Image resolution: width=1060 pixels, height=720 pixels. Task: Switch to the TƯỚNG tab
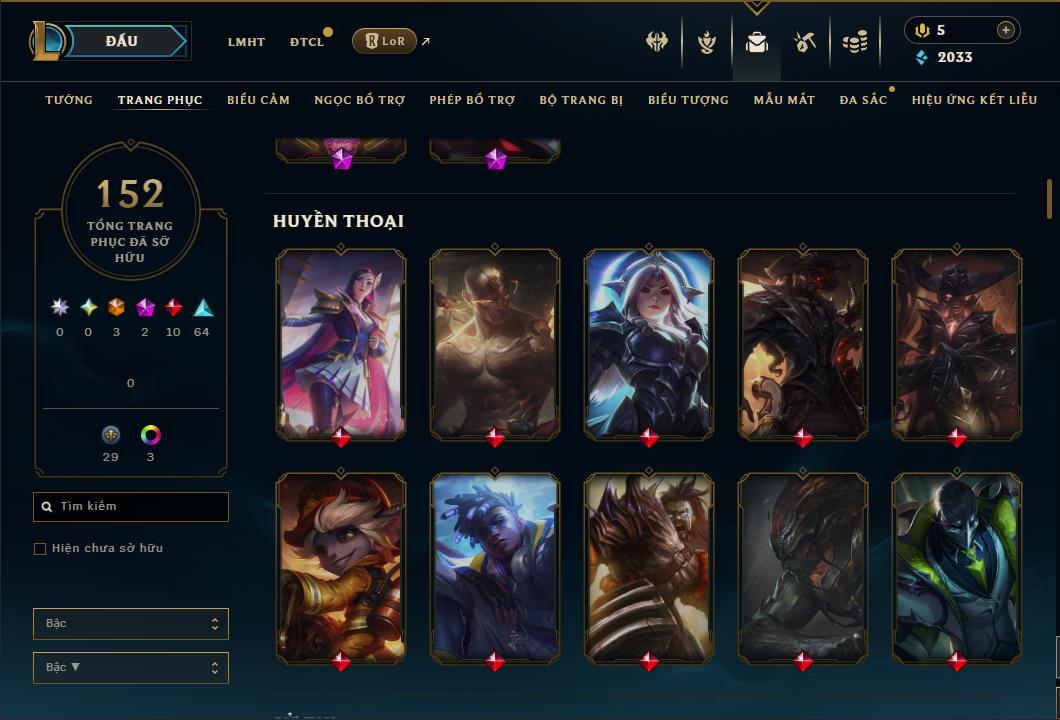[x=69, y=100]
